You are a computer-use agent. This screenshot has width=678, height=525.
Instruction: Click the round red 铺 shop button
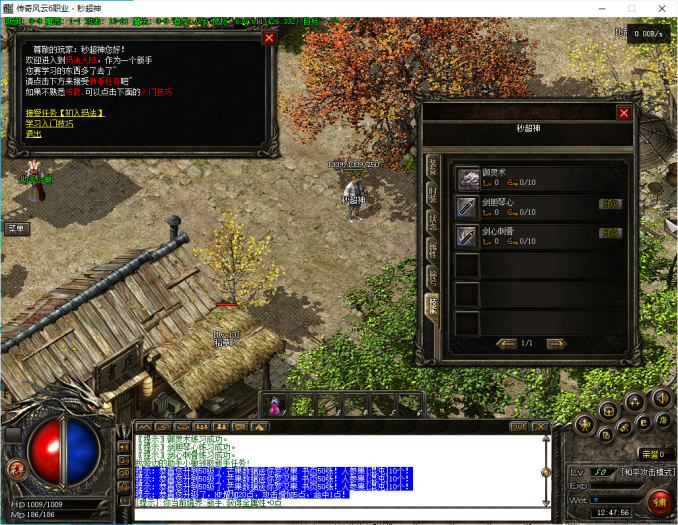pyautogui.click(x=660, y=502)
